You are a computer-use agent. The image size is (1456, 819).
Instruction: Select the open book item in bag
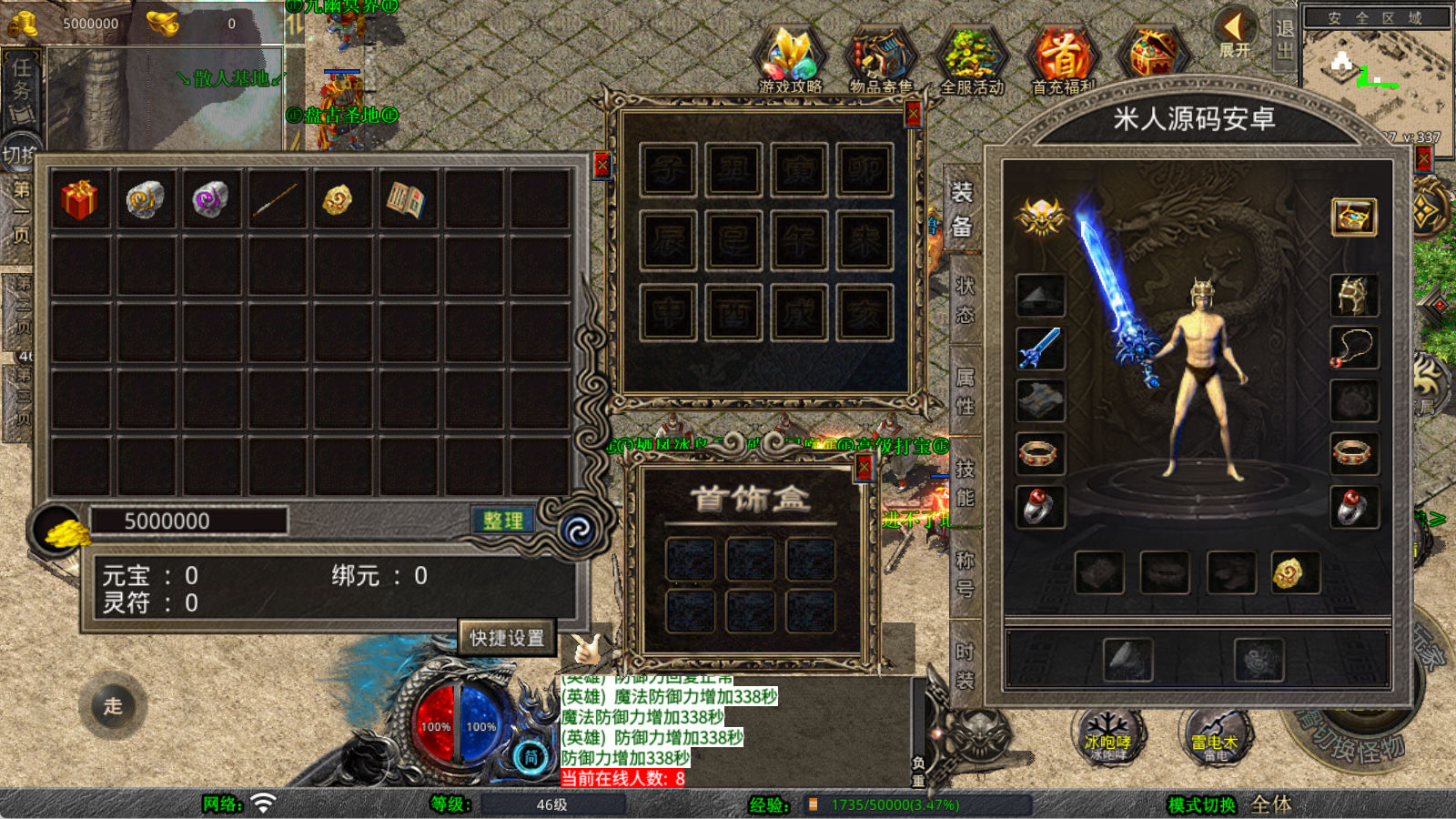(406, 199)
